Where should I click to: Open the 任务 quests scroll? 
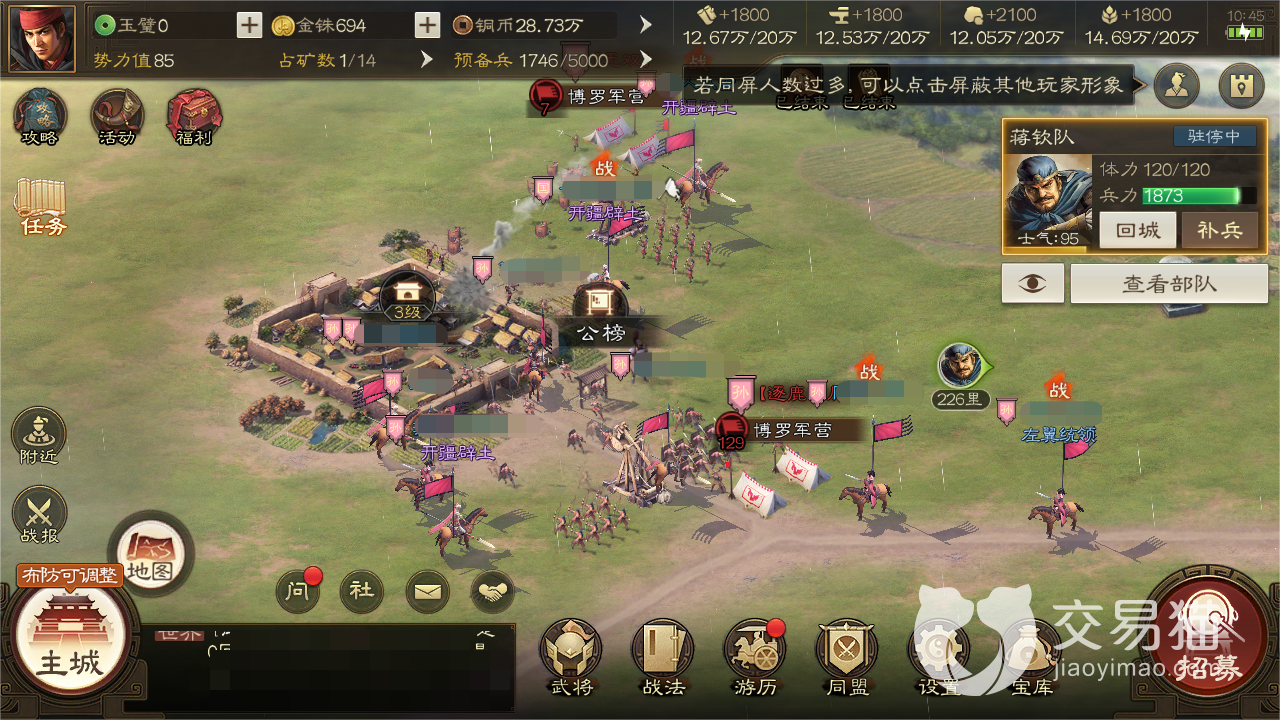(41, 207)
